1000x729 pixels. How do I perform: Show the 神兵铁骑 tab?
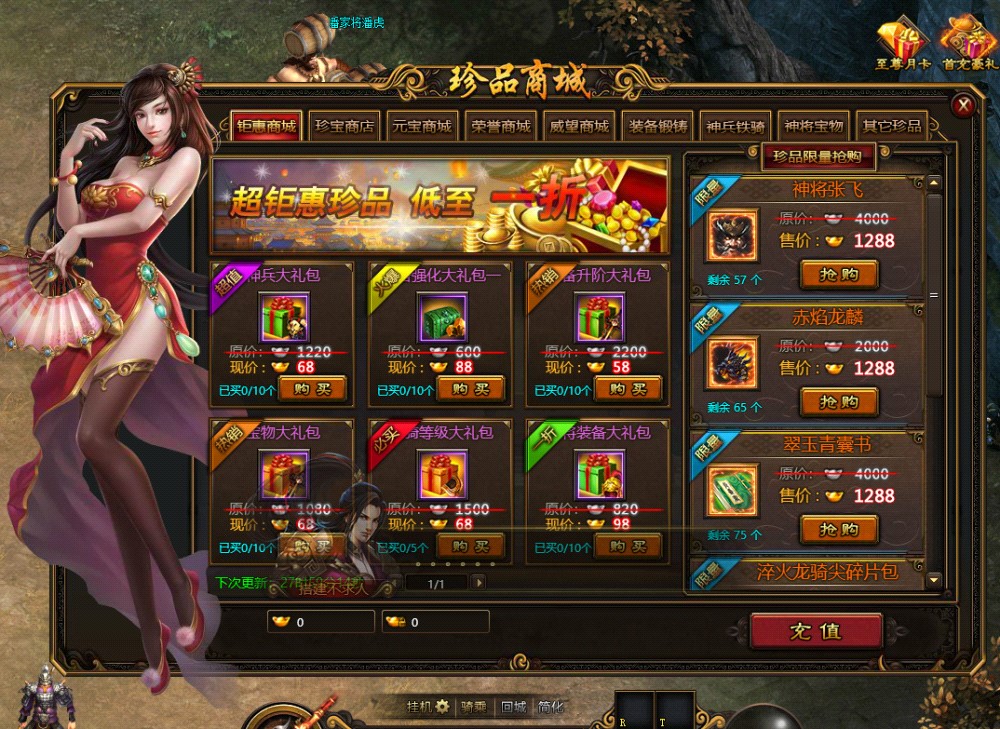click(x=735, y=127)
